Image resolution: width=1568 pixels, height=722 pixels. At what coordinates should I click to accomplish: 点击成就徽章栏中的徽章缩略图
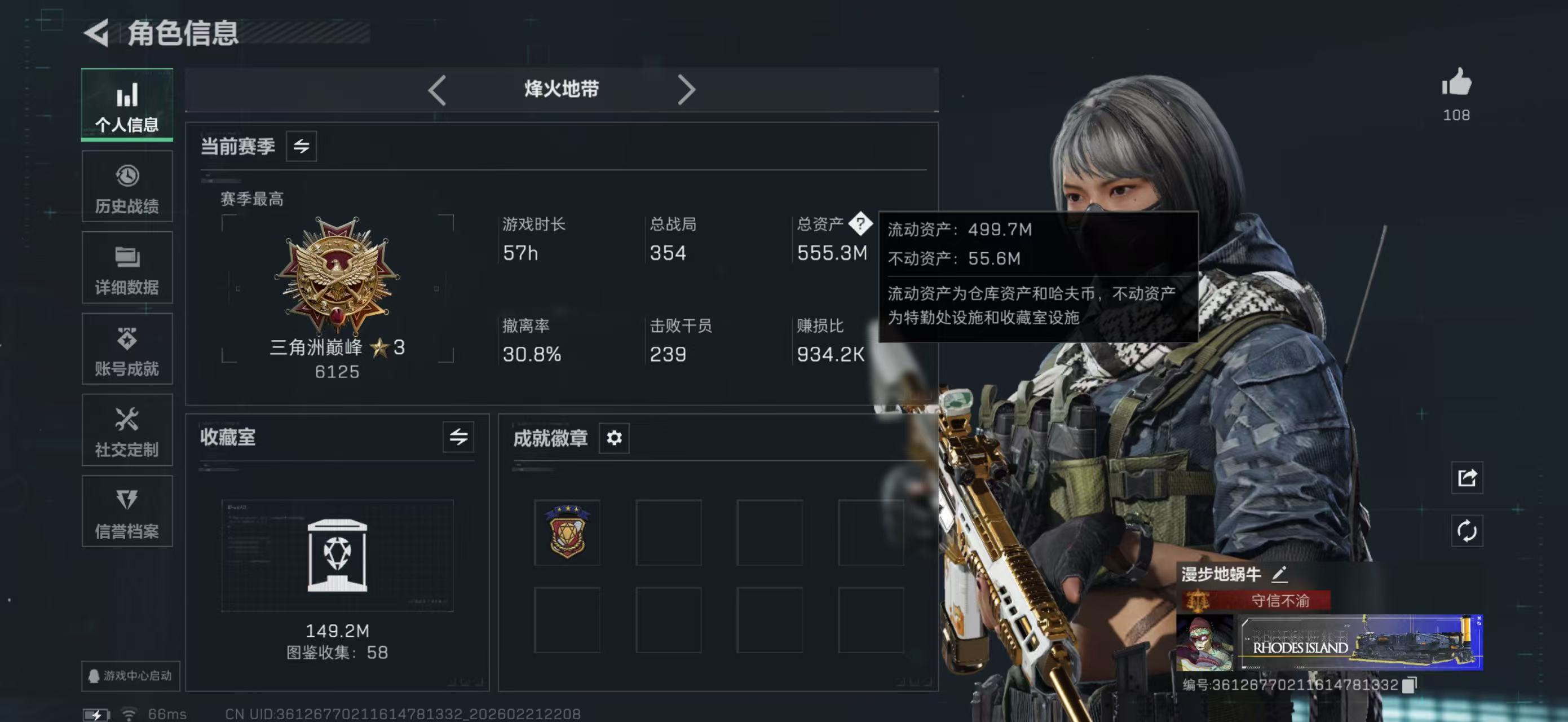pyautogui.click(x=567, y=532)
